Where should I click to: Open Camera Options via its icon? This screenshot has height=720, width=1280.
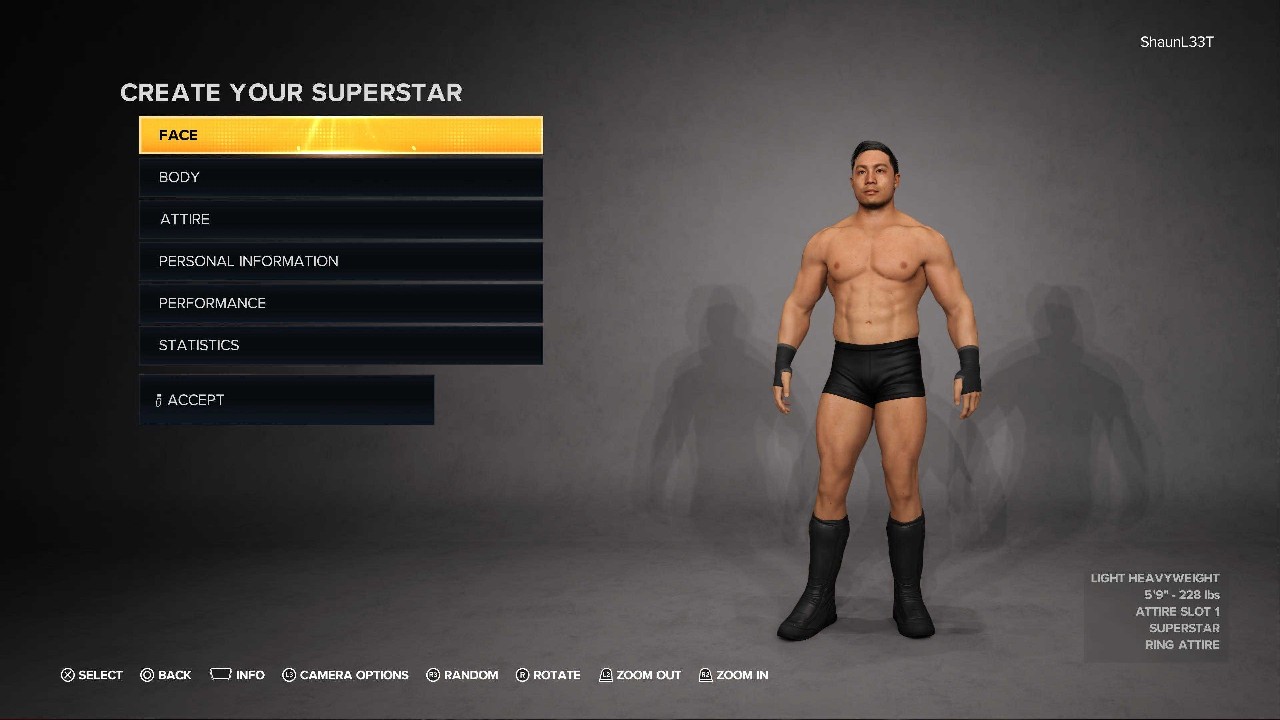point(289,675)
